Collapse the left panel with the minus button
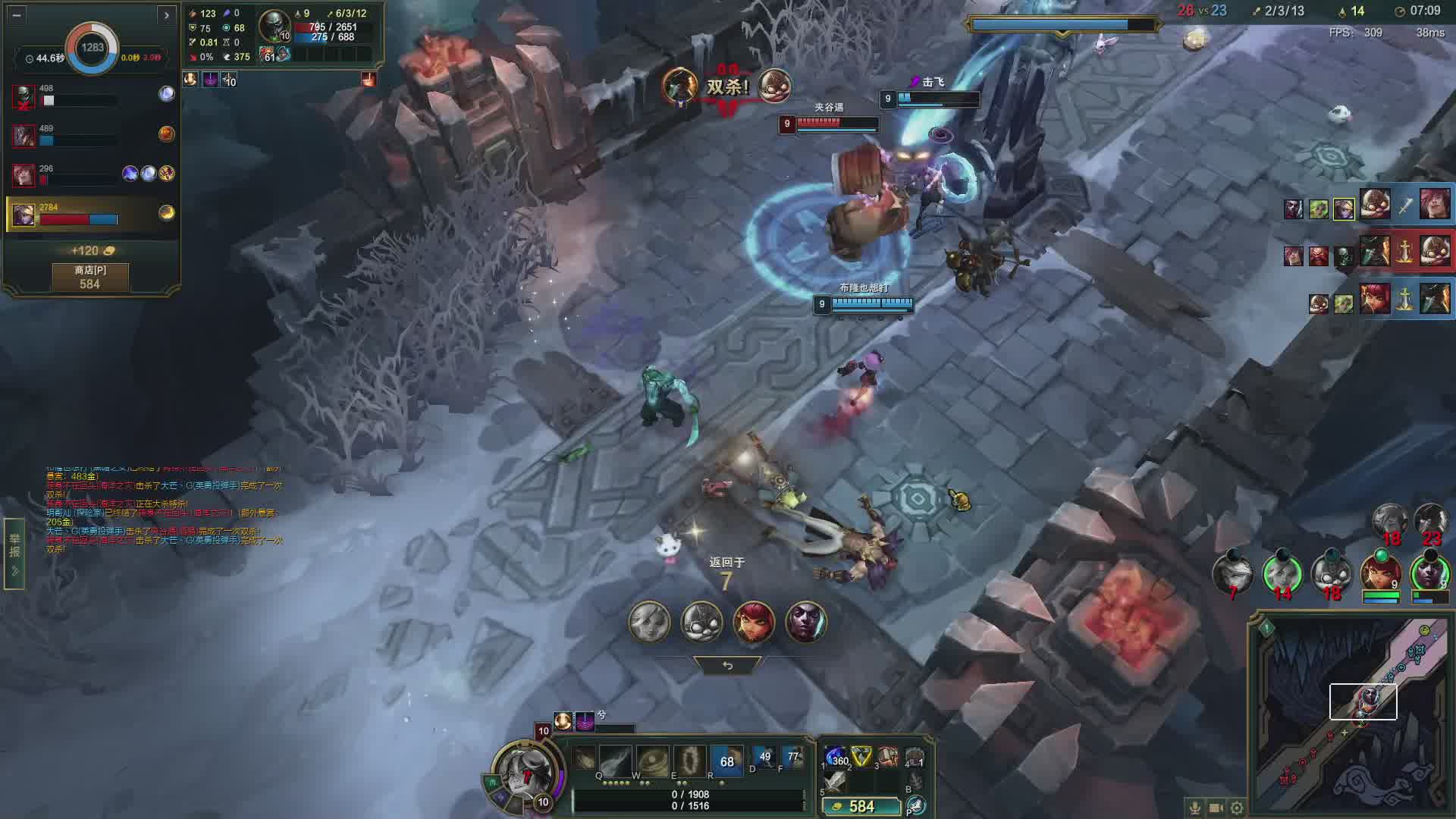 (x=17, y=14)
